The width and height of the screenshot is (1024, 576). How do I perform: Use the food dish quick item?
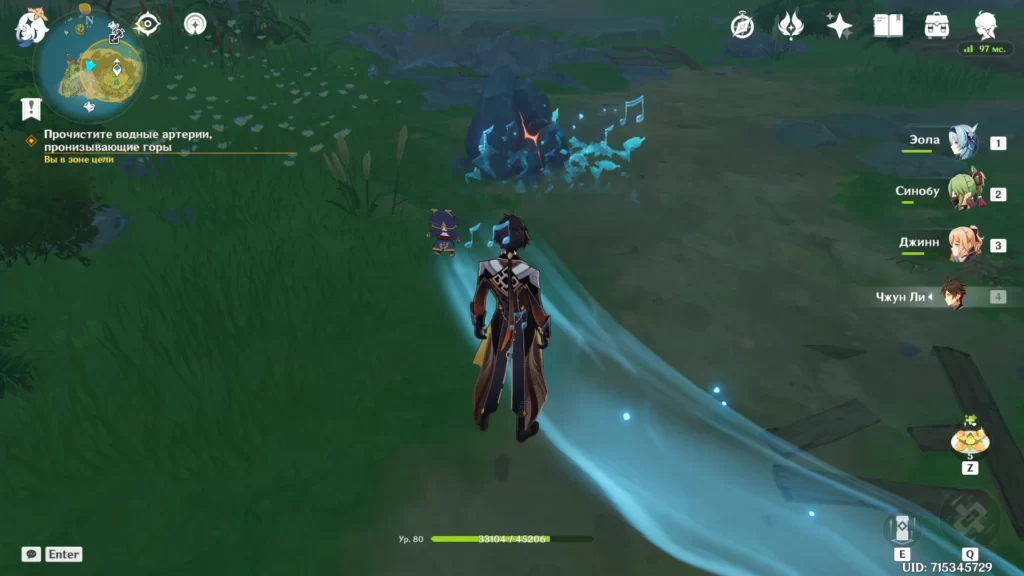(969, 439)
